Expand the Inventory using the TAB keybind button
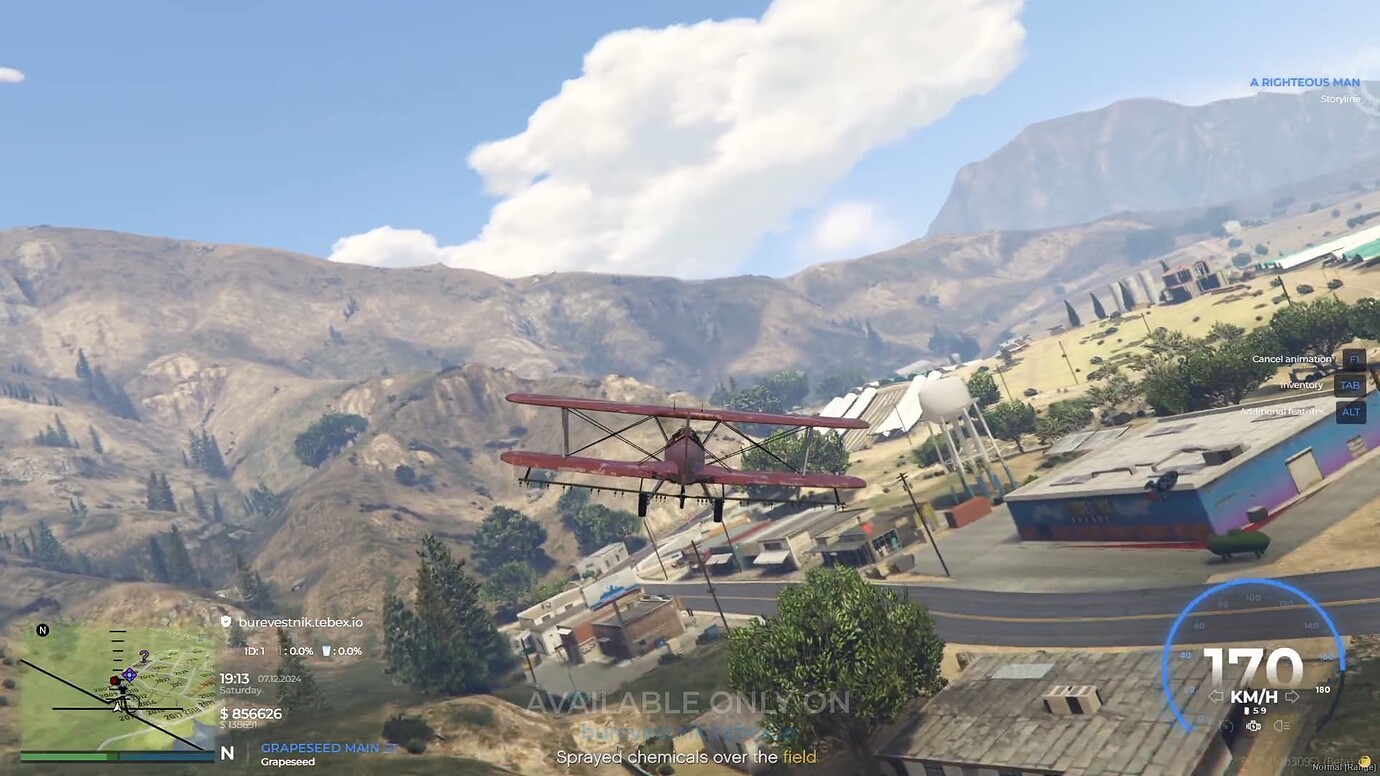 pyautogui.click(x=1350, y=385)
